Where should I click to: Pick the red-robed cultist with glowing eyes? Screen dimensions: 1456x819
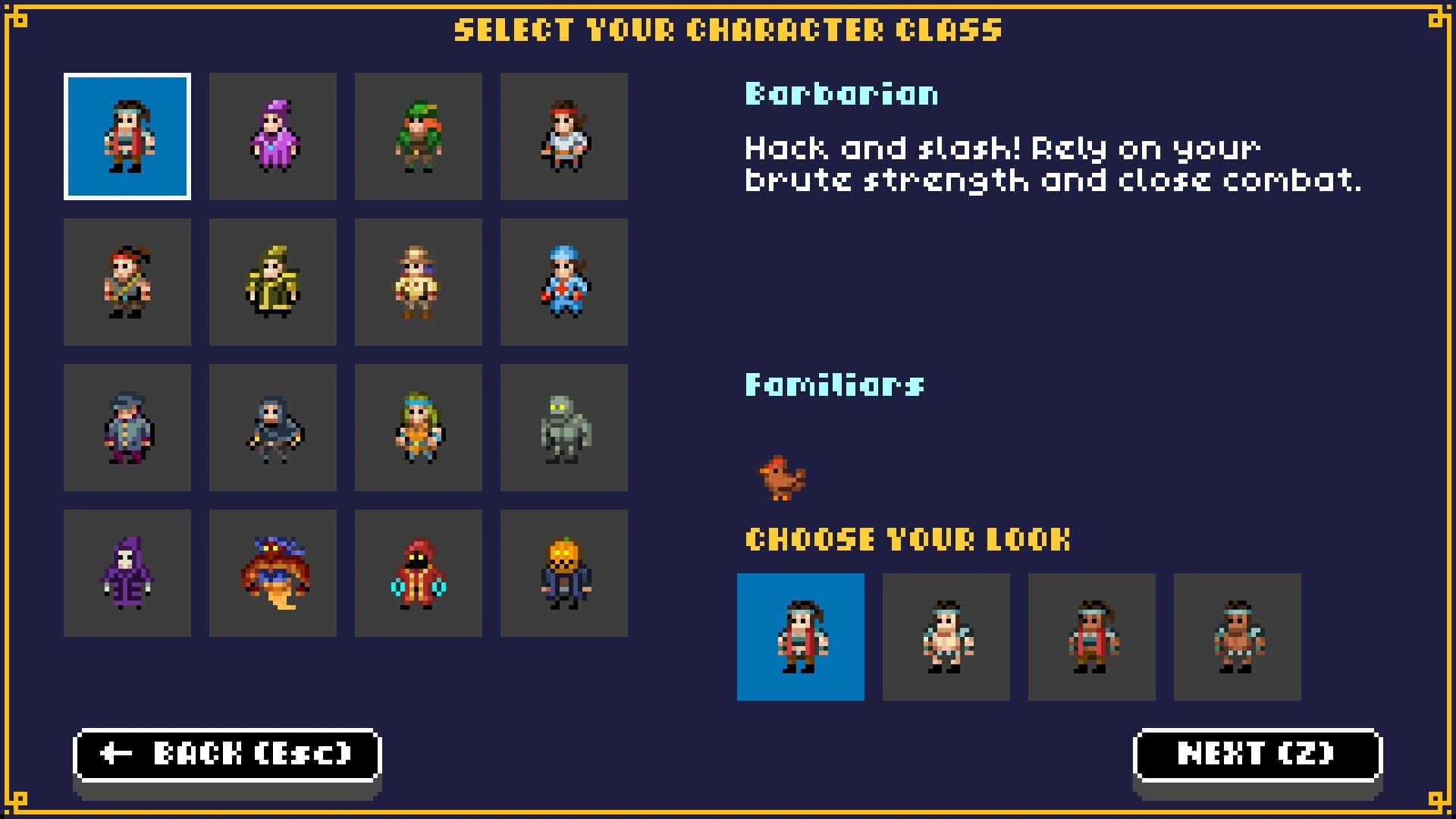[419, 573]
